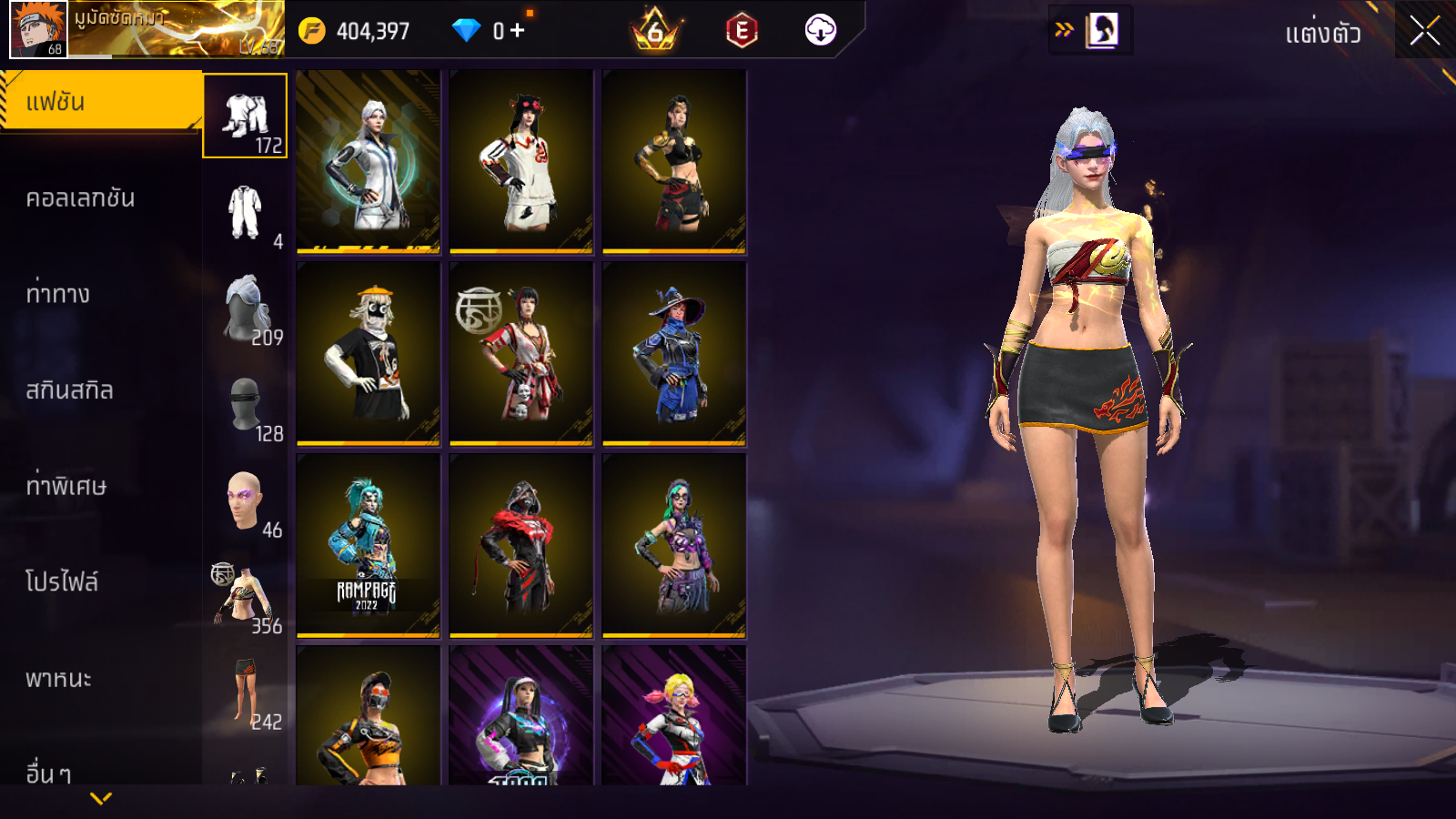This screenshot has width=1456, height=819.
Task: Select the head mask category showing 128
Action: click(x=247, y=405)
